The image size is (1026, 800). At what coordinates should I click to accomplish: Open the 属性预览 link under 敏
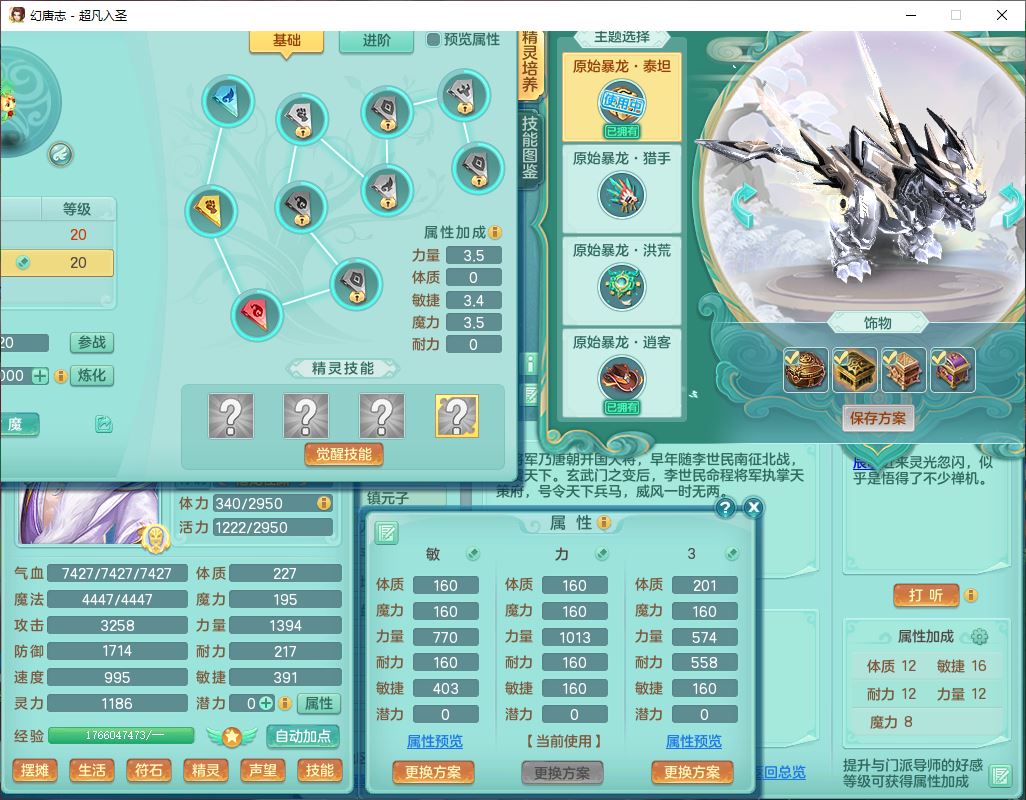(x=434, y=741)
